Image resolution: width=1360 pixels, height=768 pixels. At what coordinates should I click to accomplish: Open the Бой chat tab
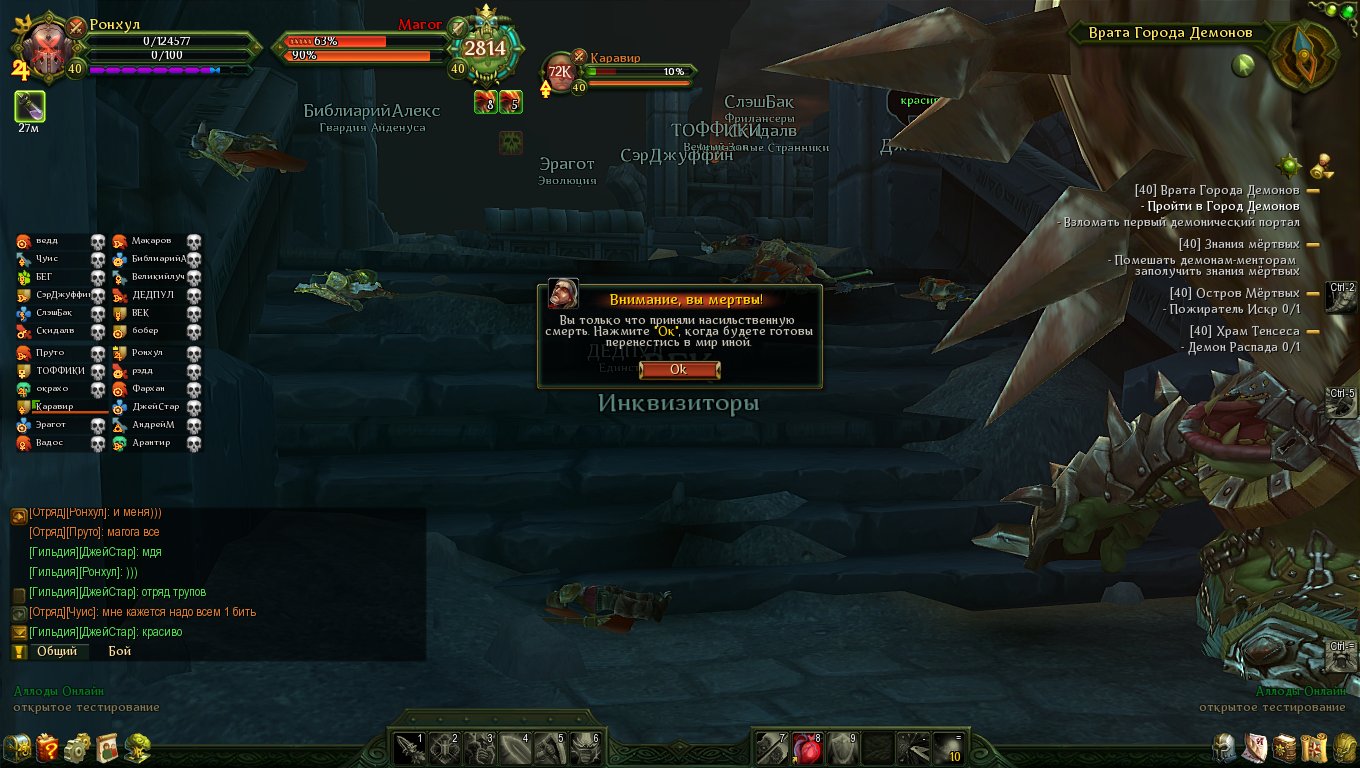pyautogui.click(x=120, y=651)
